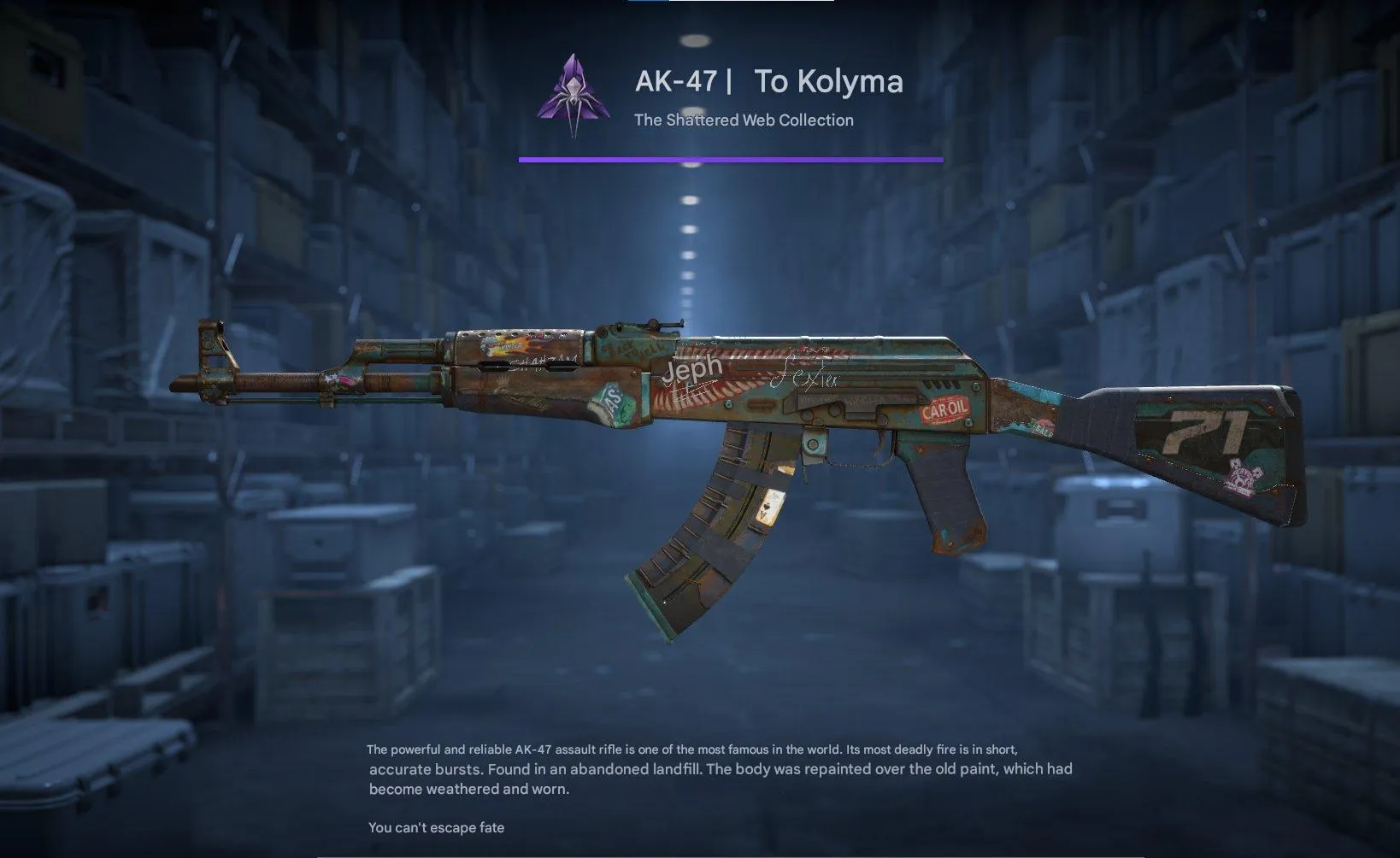Screen dimensions: 1400x858
Task: Click the Jeph signature on the weapon
Action: [691, 367]
